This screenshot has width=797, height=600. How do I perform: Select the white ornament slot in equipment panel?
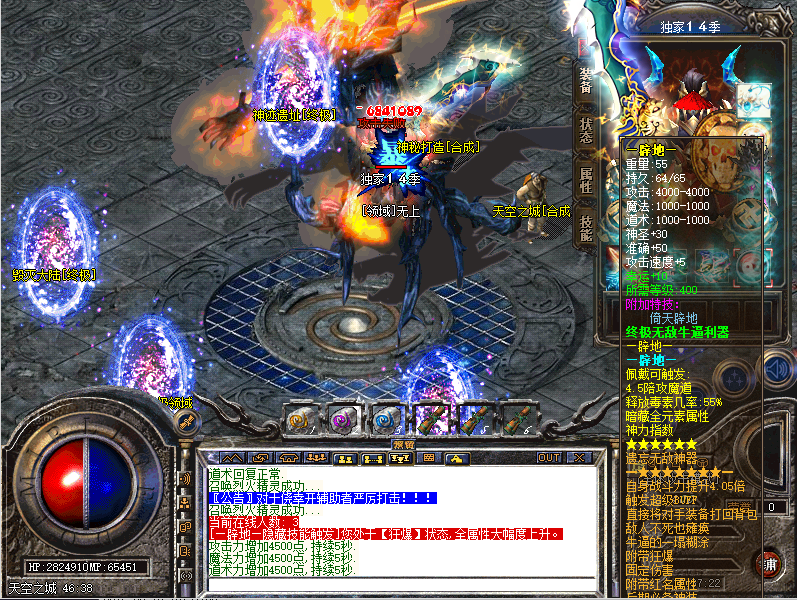754,100
